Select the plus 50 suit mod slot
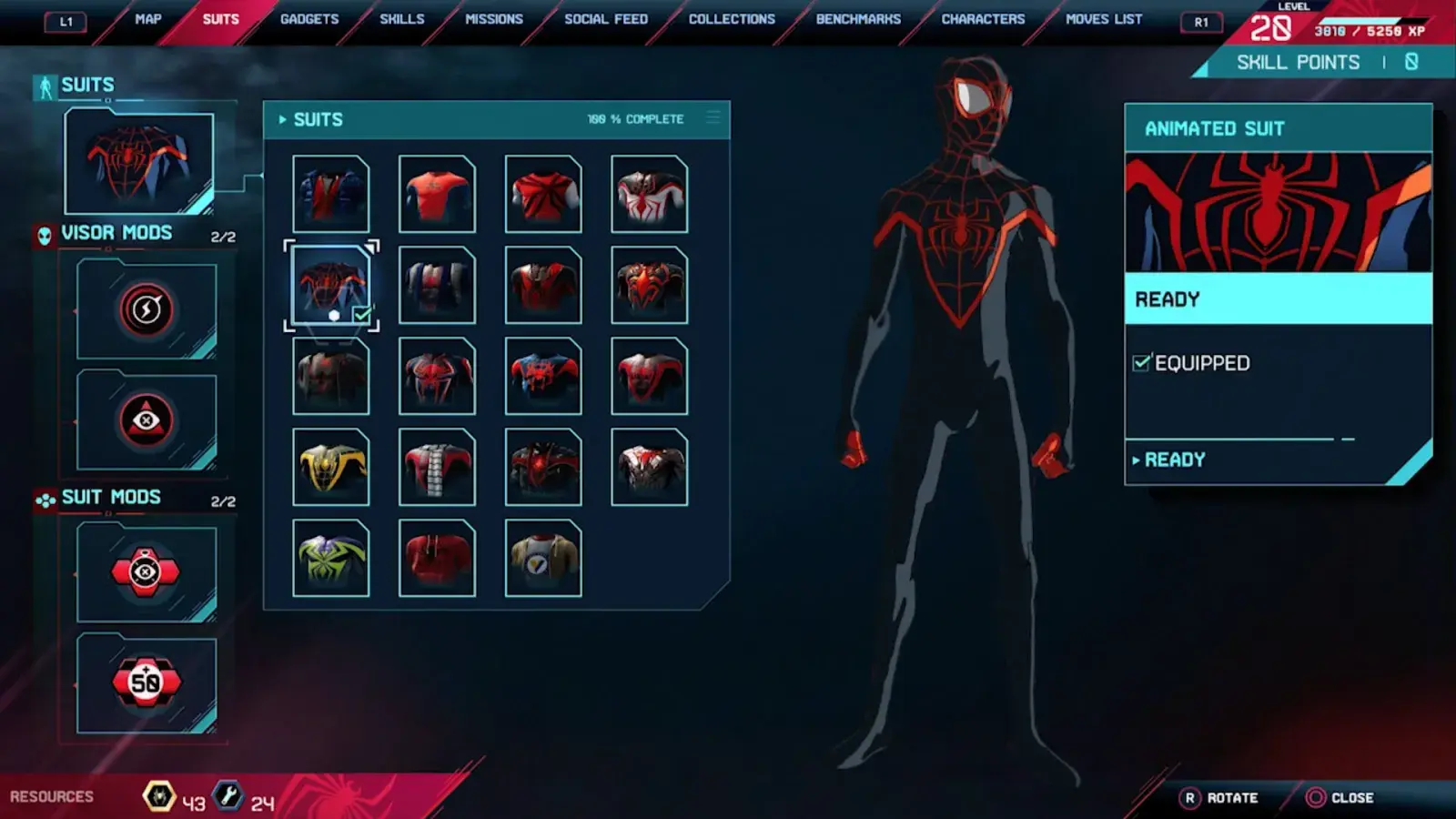Viewport: 1456px width, 819px height. tap(147, 682)
